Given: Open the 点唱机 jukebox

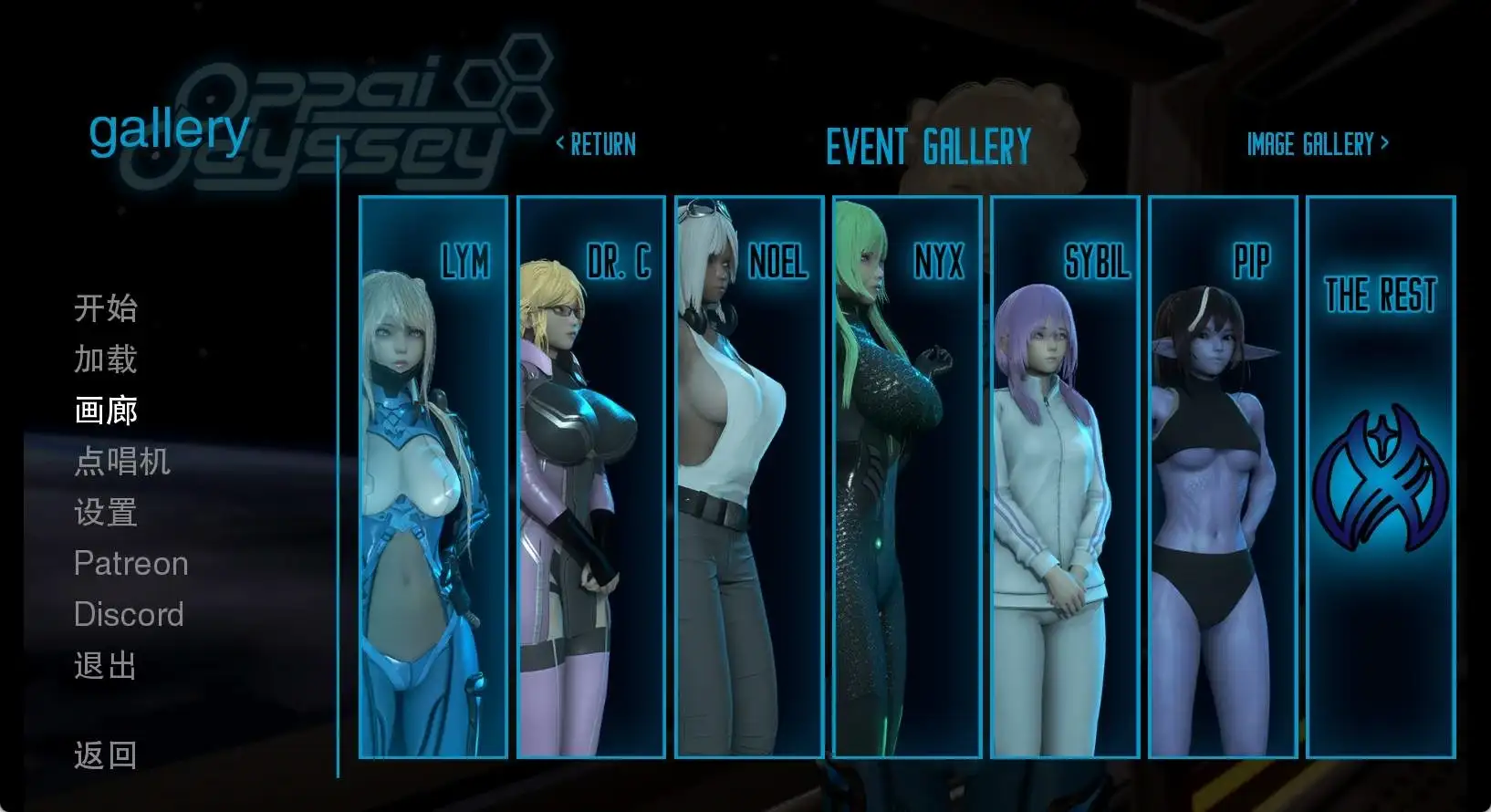Looking at the screenshot, I should 122,462.
